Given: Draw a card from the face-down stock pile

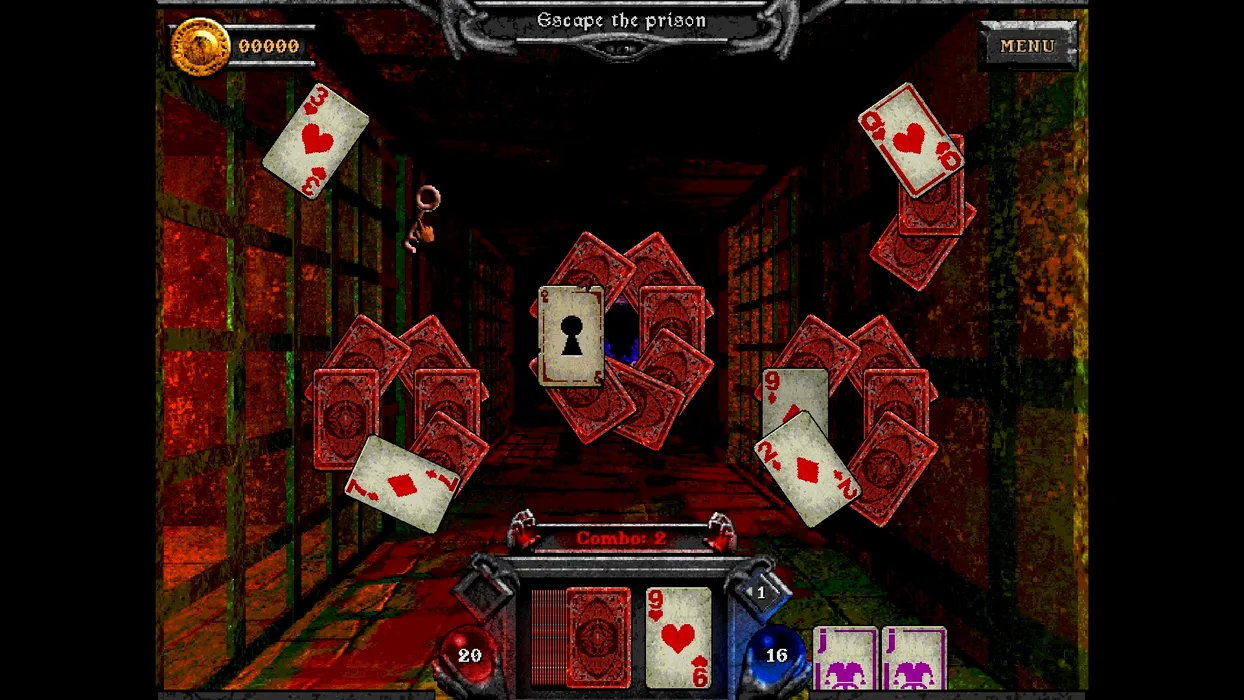Looking at the screenshot, I should point(597,637).
